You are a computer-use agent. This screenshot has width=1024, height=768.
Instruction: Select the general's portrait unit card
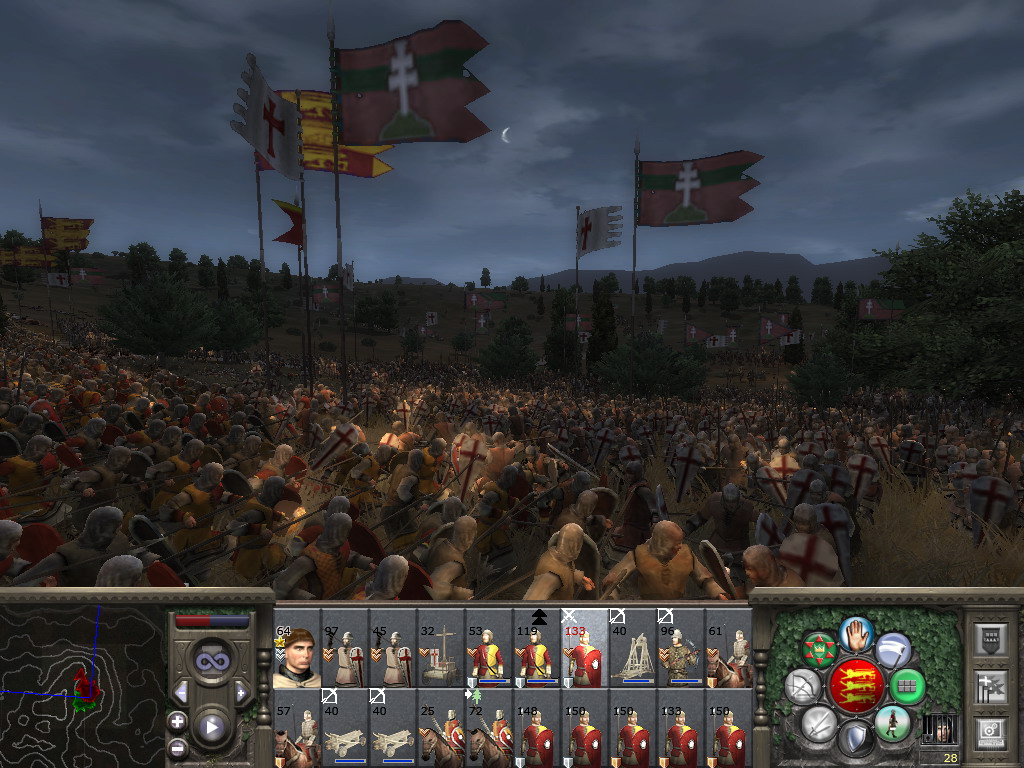click(297, 657)
